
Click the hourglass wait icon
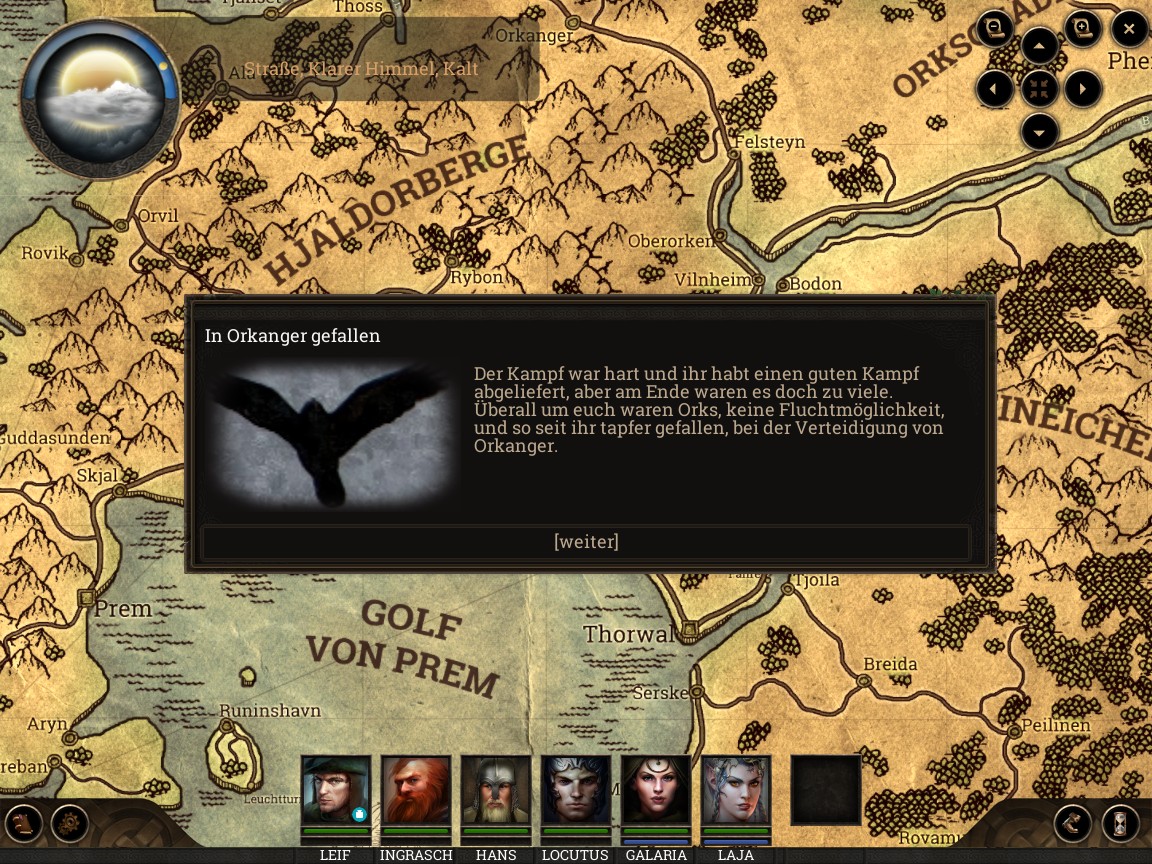point(1121,824)
